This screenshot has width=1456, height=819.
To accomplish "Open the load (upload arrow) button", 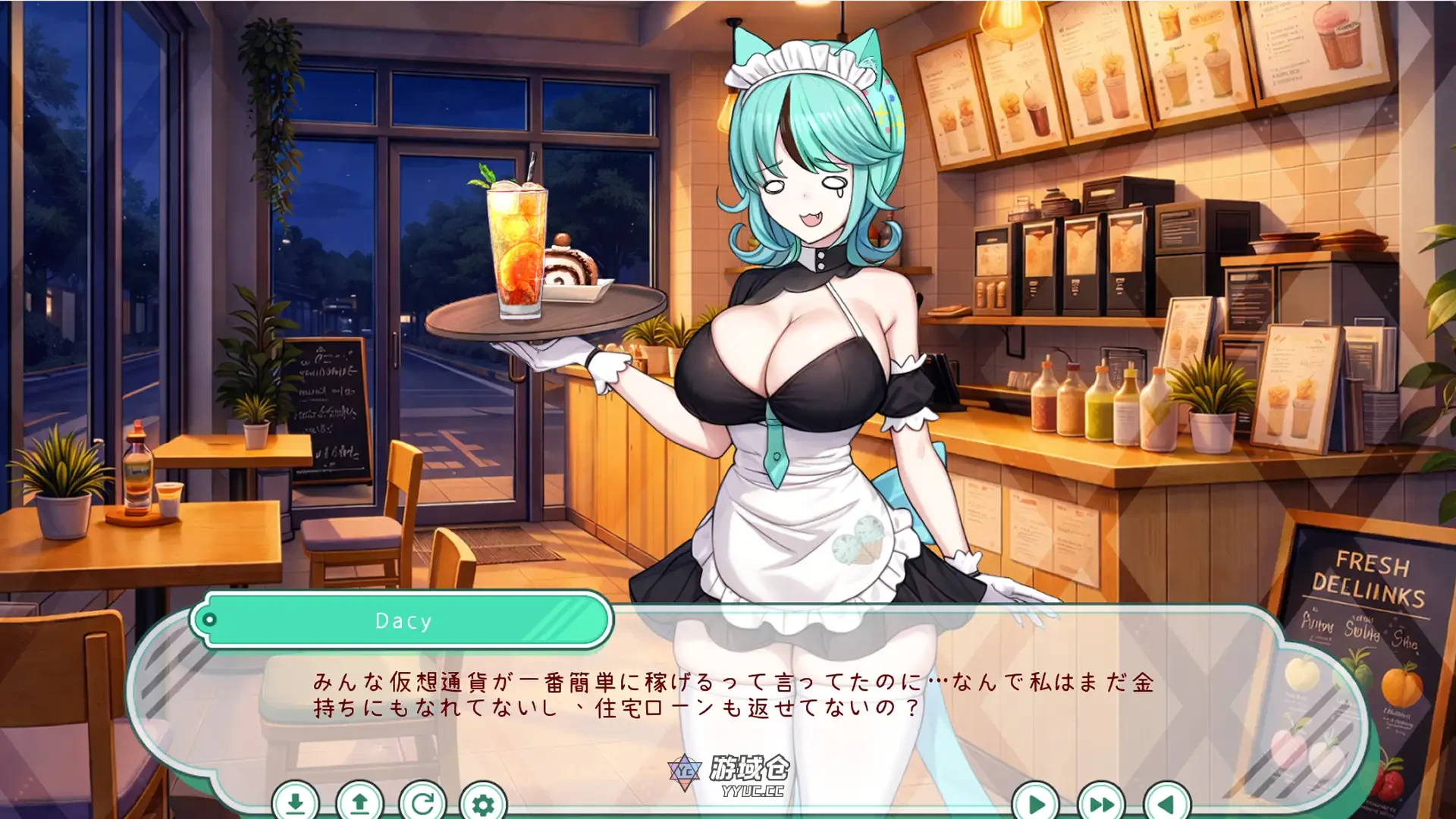I will coord(359,802).
